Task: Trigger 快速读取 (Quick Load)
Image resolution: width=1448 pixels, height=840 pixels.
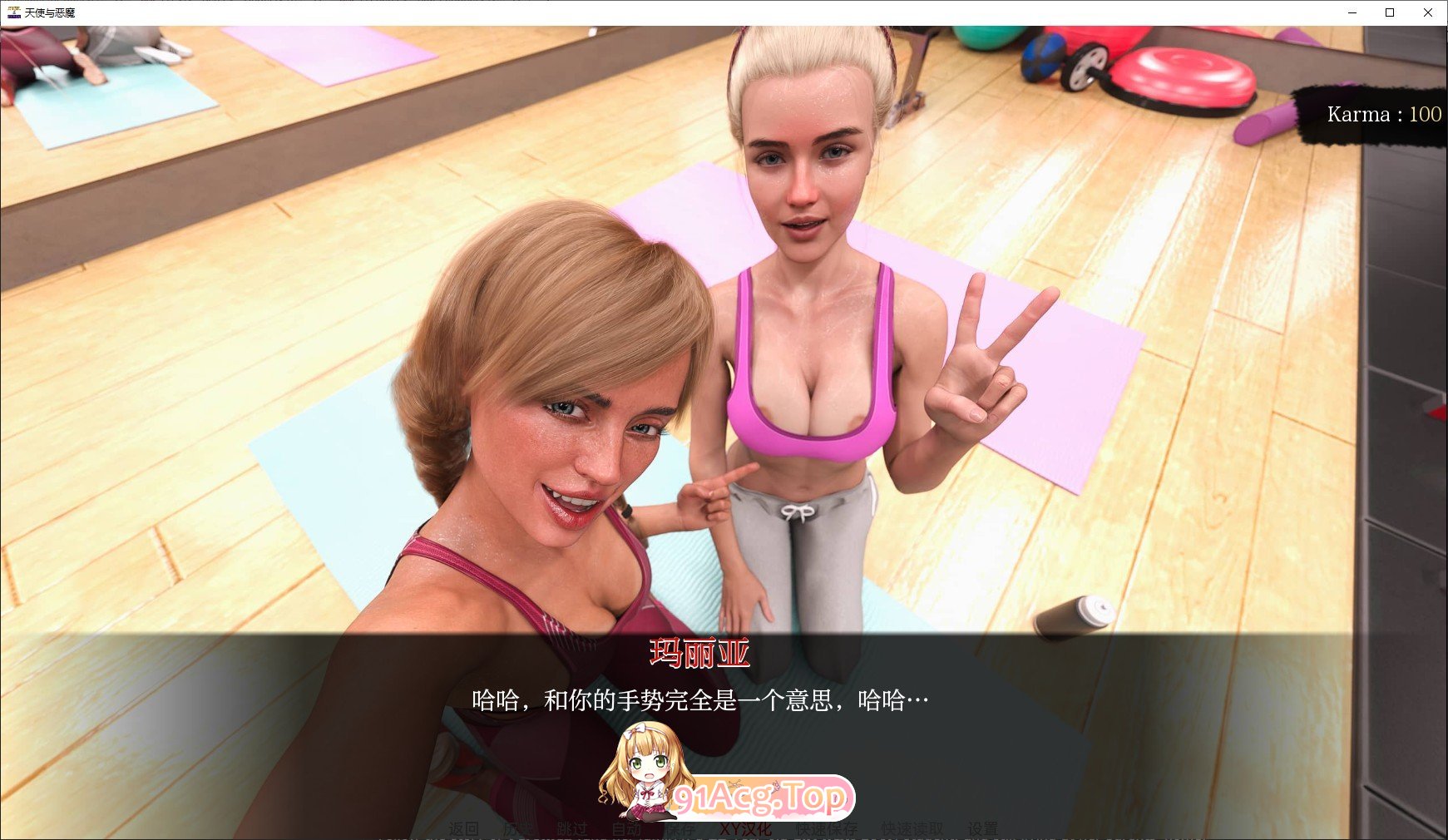Action: coord(911,828)
